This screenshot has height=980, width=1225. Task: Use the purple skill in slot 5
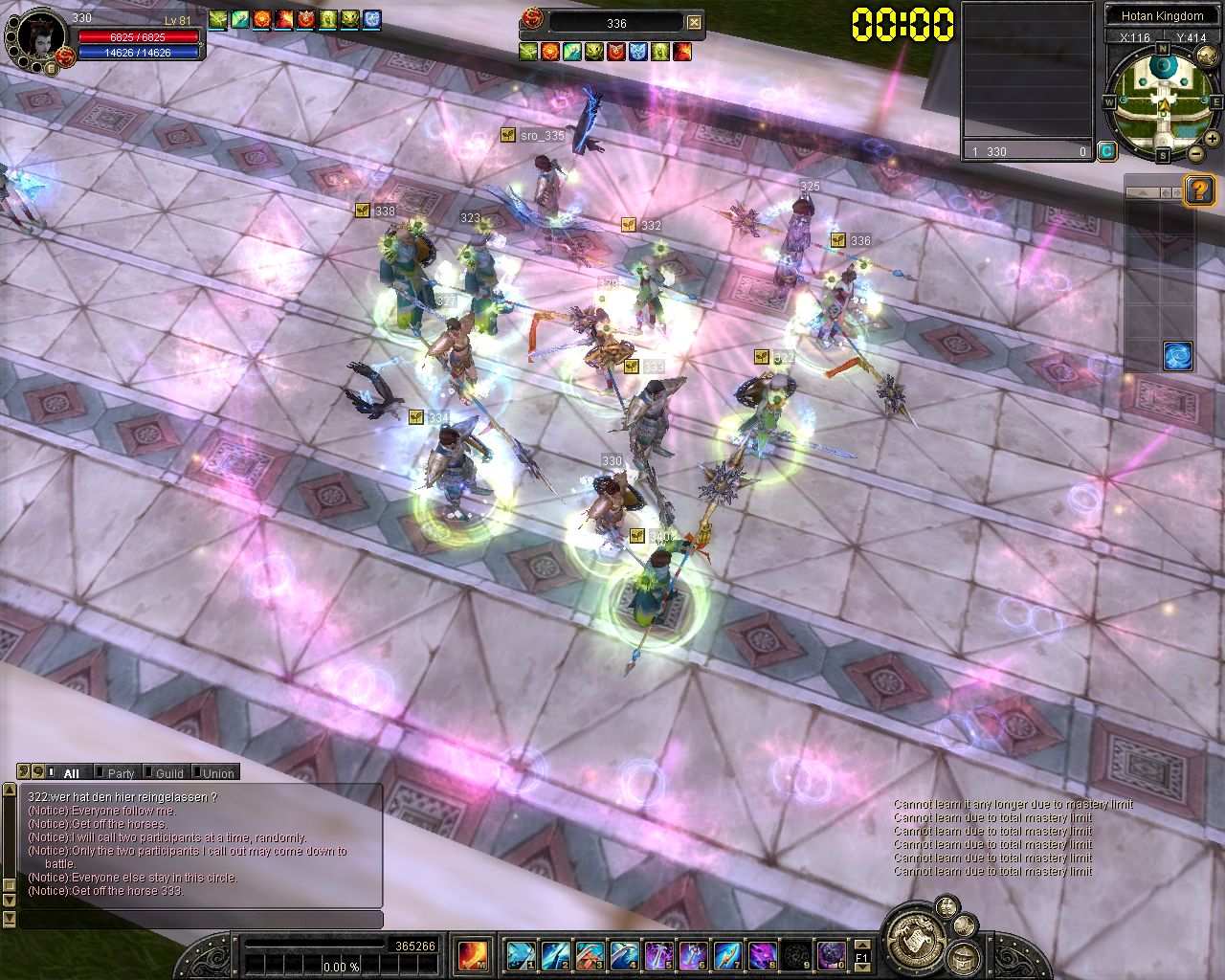pos(658,954)
